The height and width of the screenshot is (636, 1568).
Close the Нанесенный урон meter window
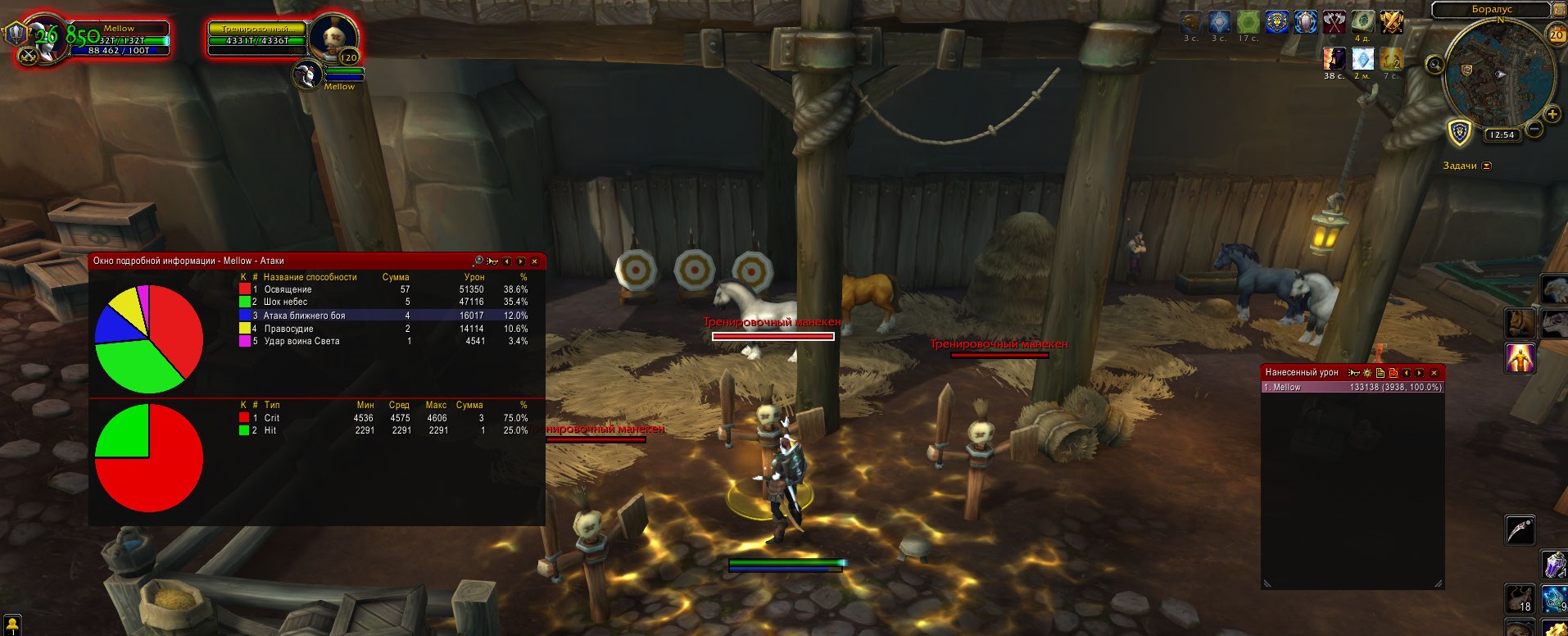pos(1434,373)
